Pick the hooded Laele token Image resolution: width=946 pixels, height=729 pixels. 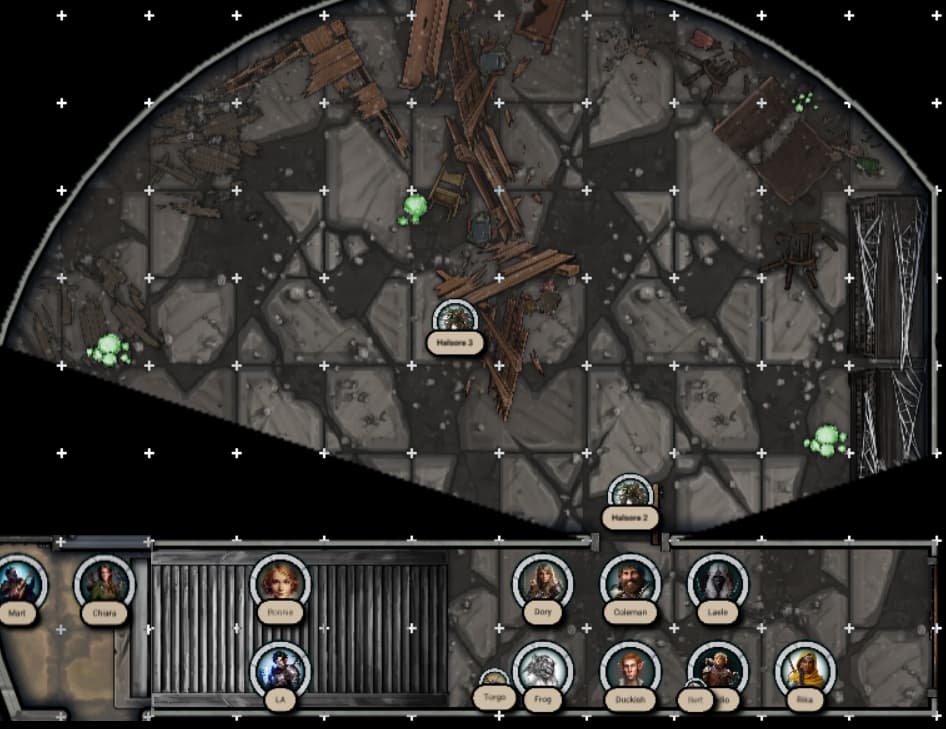pyautogui.click(x=718, y=582)
